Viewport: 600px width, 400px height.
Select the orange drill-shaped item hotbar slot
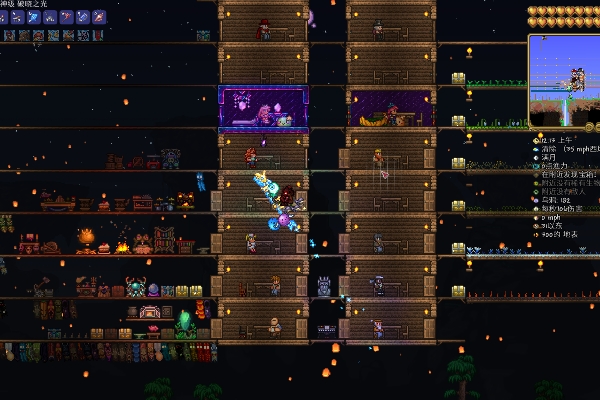[98, 17]
